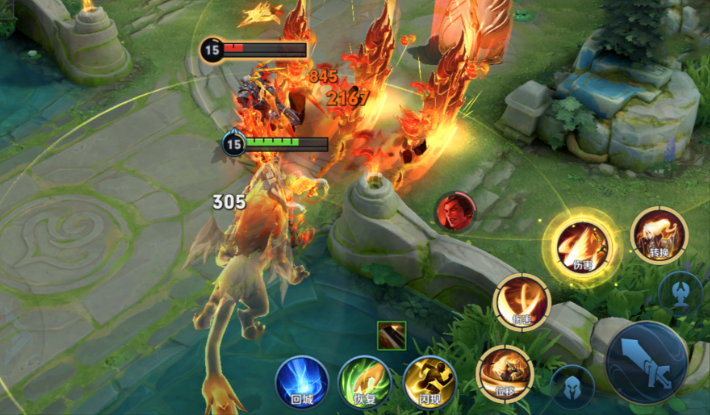Screen dimensions: 710x415
Task: Activate the 位移 dash skill
Action: (505, 373)
